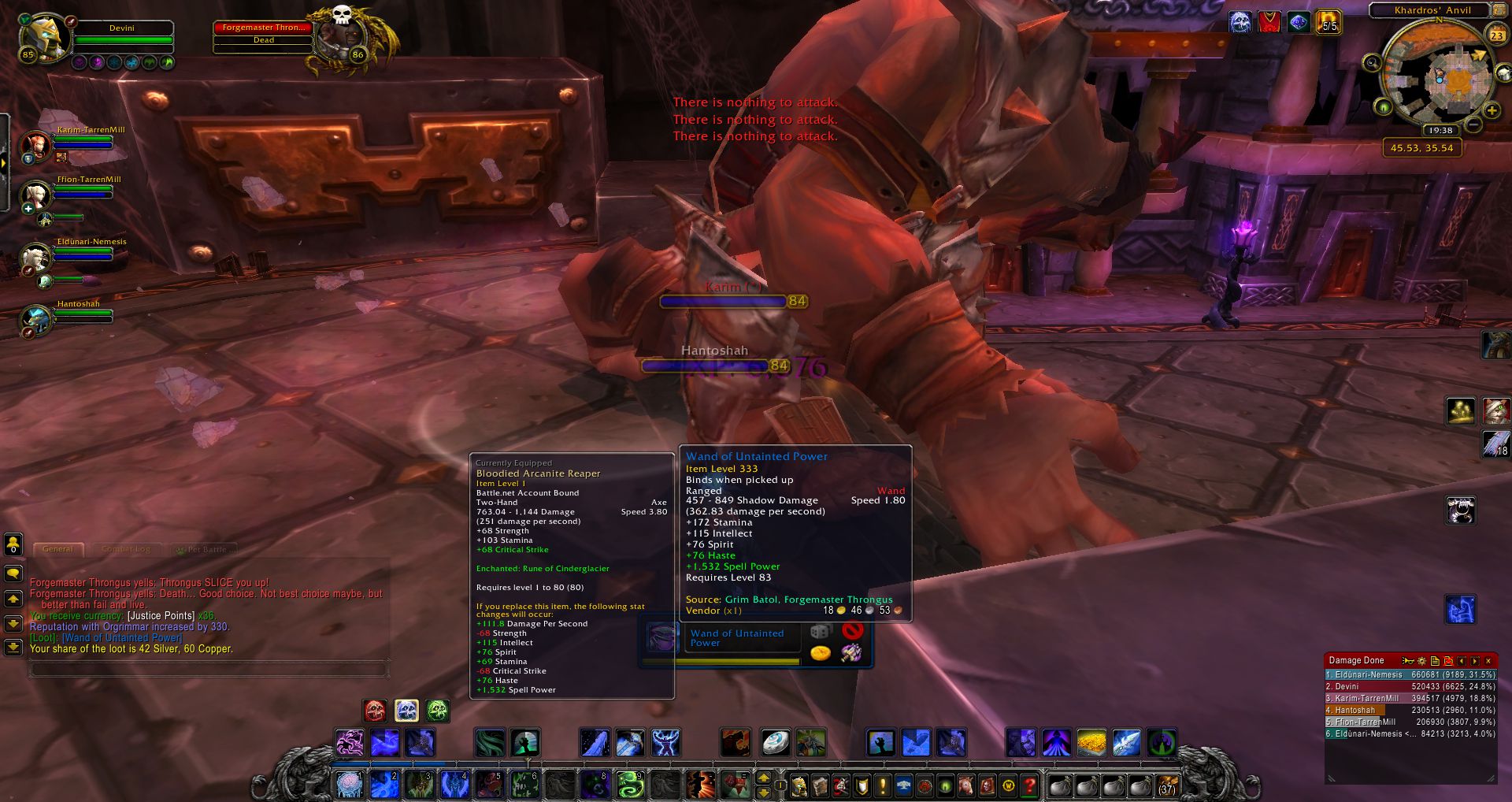This screenshot has width=1512, height=802.
Task: Switch to the Combat Log chat tab
Action: tap(125, 549)
